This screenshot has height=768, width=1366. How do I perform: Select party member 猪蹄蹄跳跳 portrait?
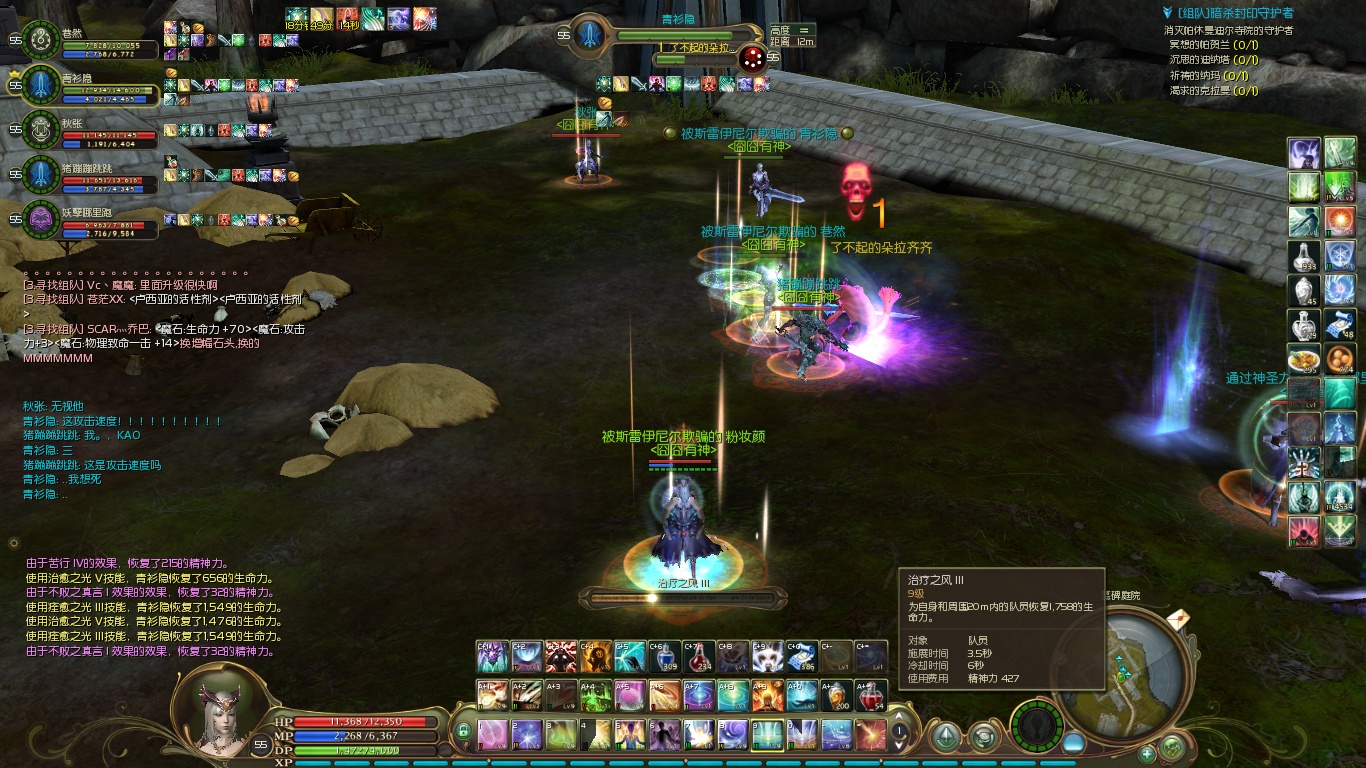tap(41, 174)
